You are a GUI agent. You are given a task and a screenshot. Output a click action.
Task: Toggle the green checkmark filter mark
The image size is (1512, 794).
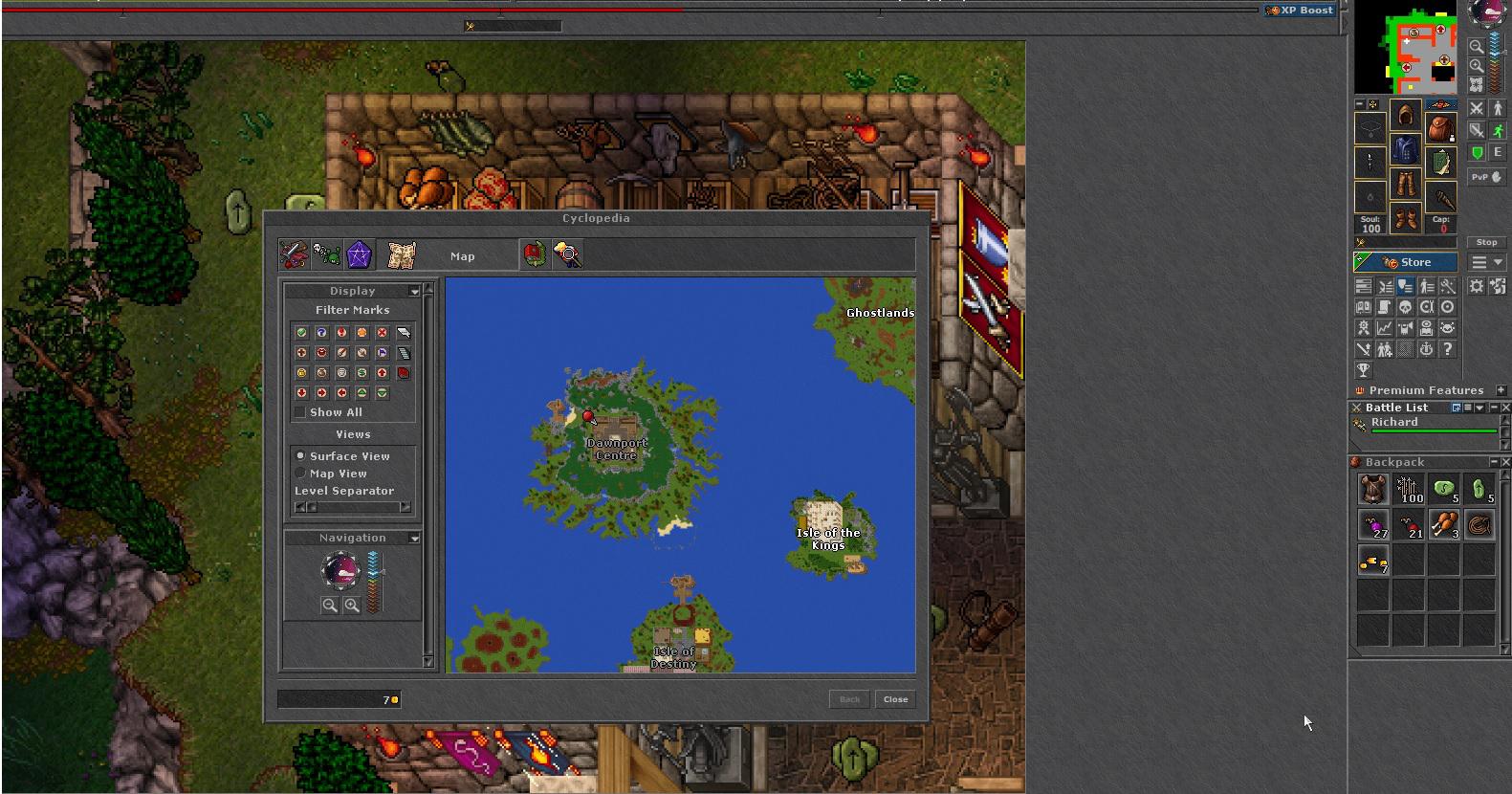[x=301, y=332]
